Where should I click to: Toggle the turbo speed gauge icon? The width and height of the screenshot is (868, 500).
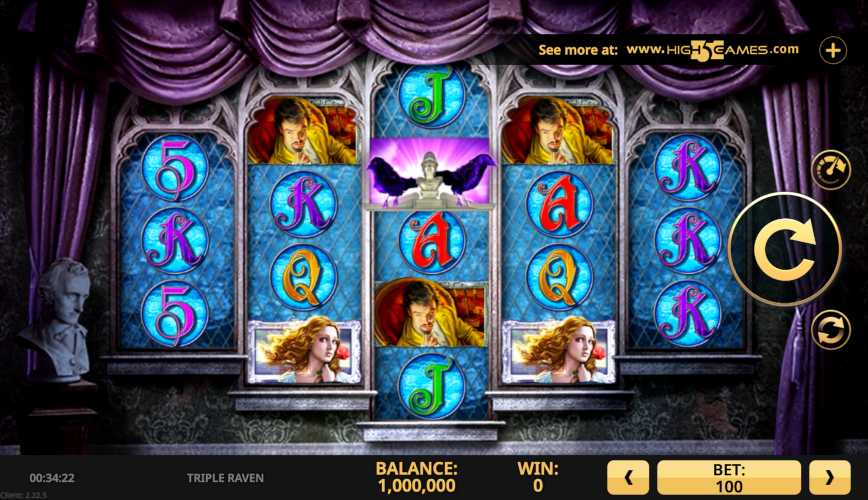click(x=829, y=170)
